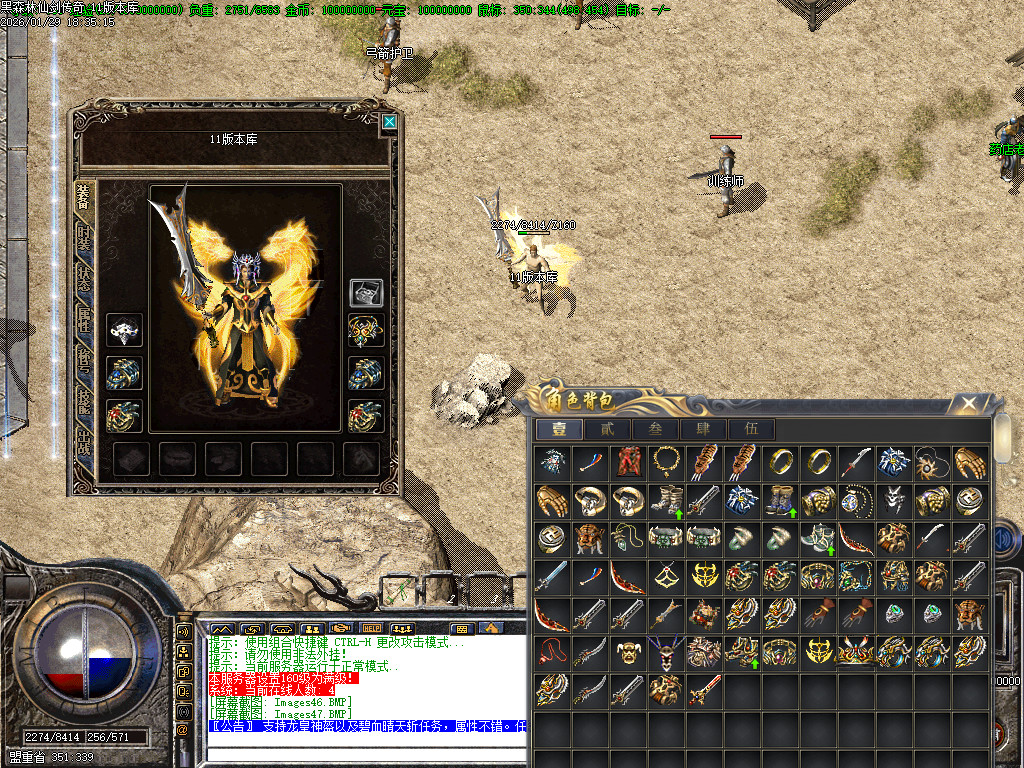Select inventory page 伍
This screenshot has height=768, width=1024.
coord(751,430)
